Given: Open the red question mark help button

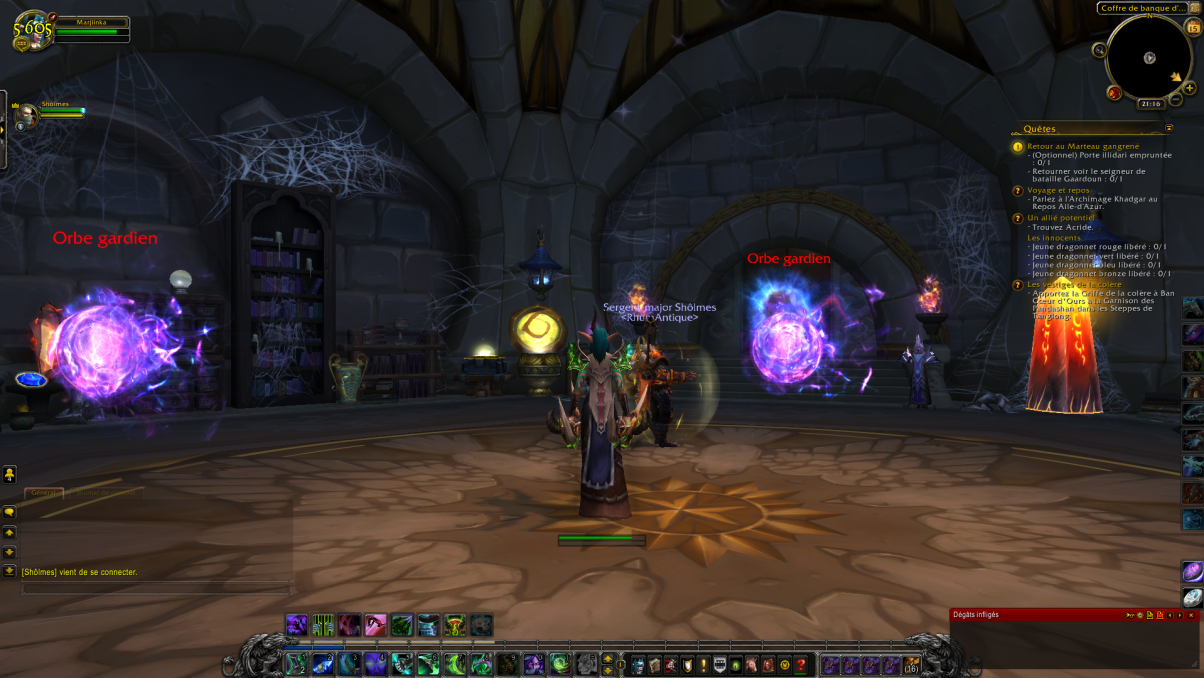Looking at the screenshot, I should pyautogui.click(x=800, y=665).
